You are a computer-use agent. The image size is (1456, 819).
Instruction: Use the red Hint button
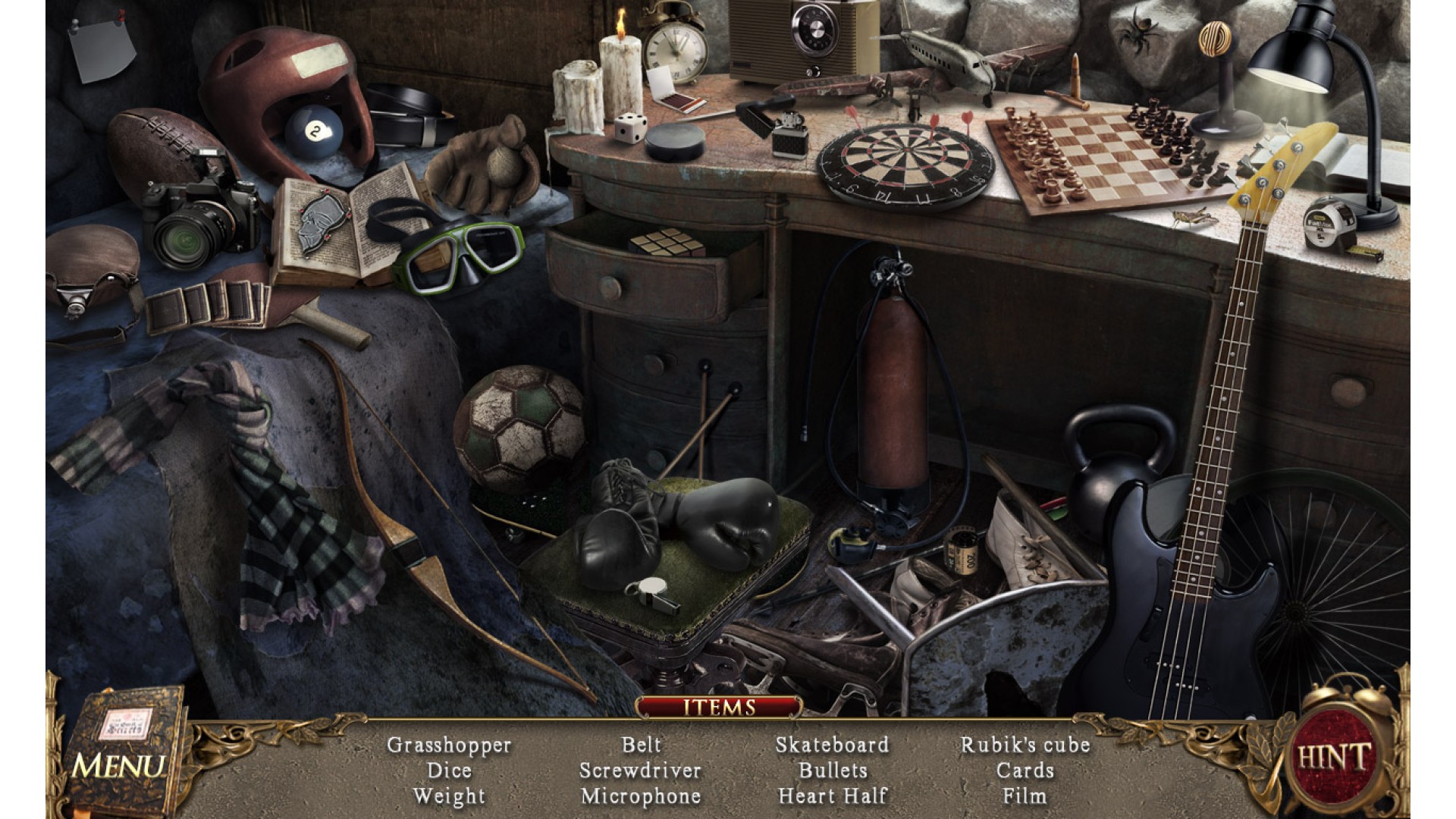[x=1334, y=757]
